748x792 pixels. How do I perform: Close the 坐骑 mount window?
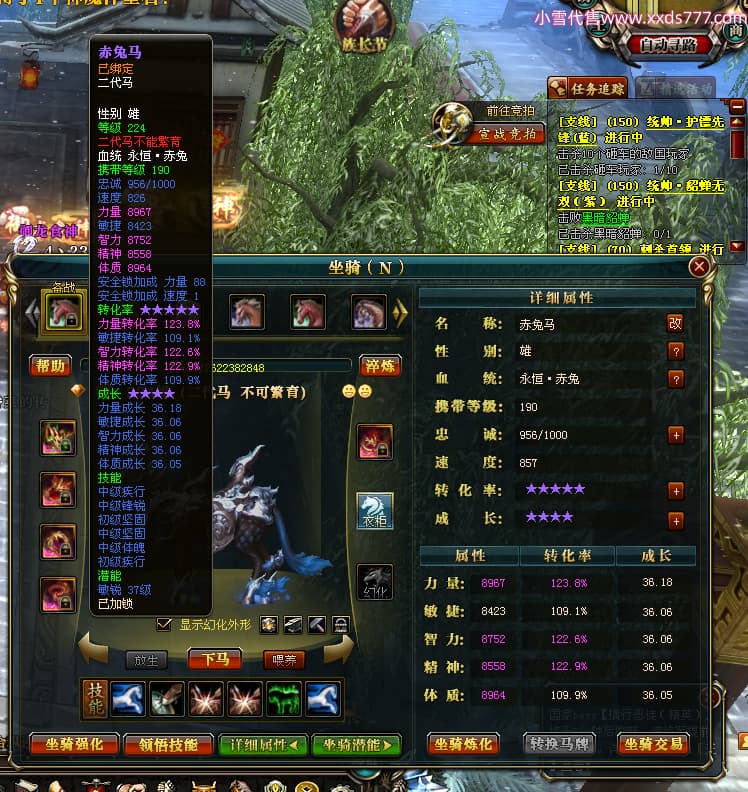click(699, 266)
